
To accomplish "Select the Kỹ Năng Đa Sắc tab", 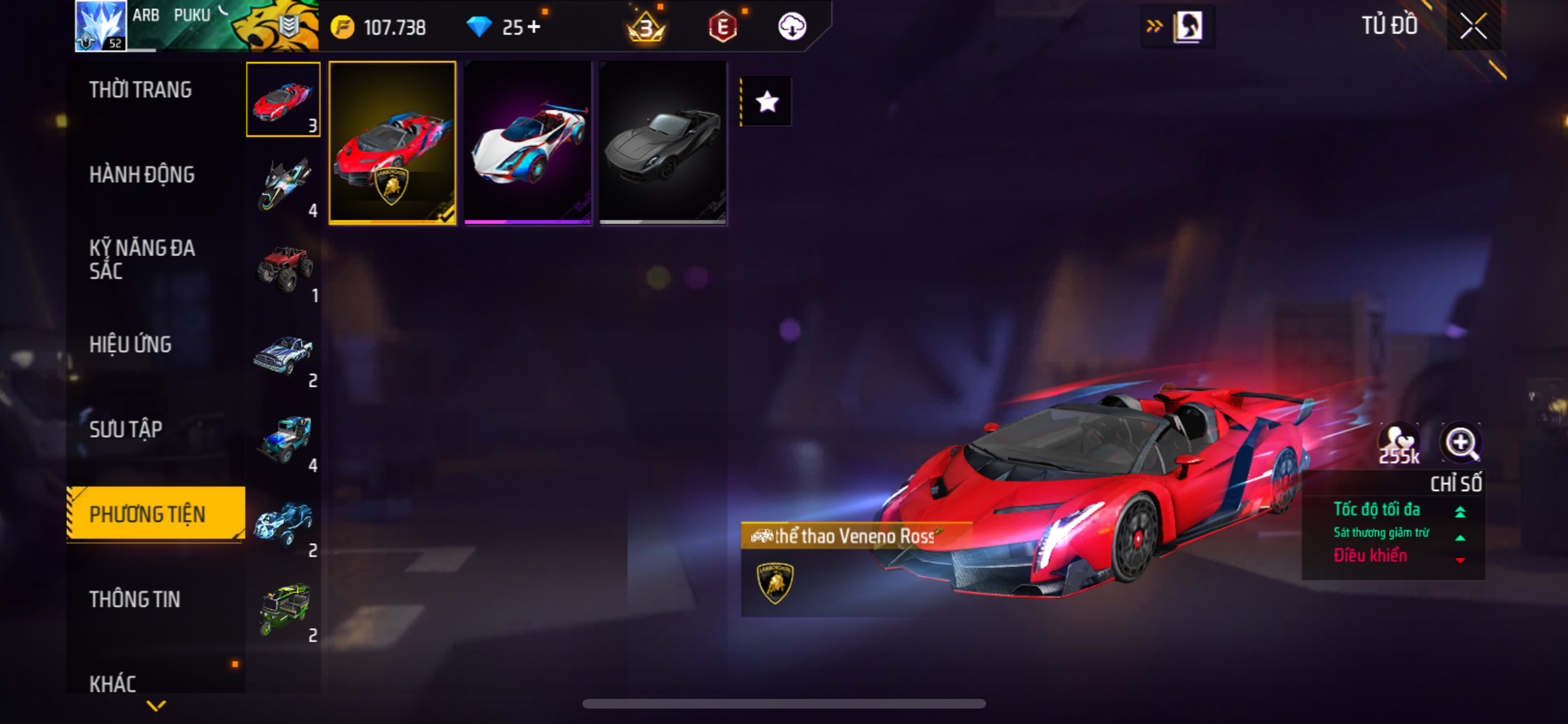I will tap(142, 259).
